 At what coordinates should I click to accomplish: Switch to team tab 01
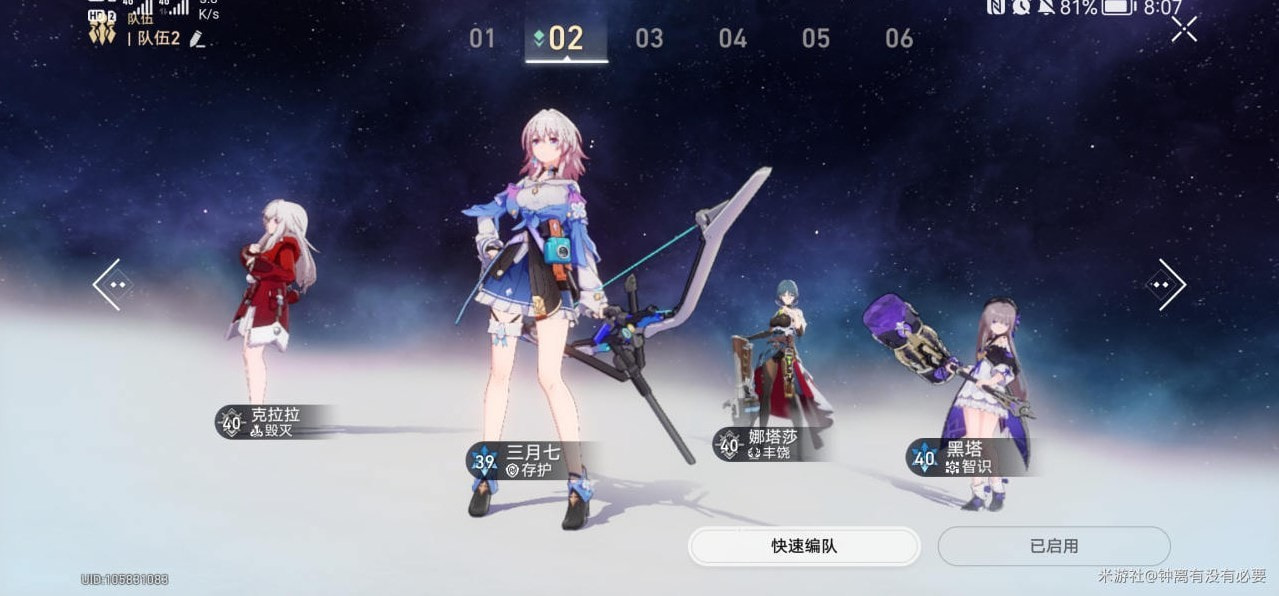coord(482,39)
